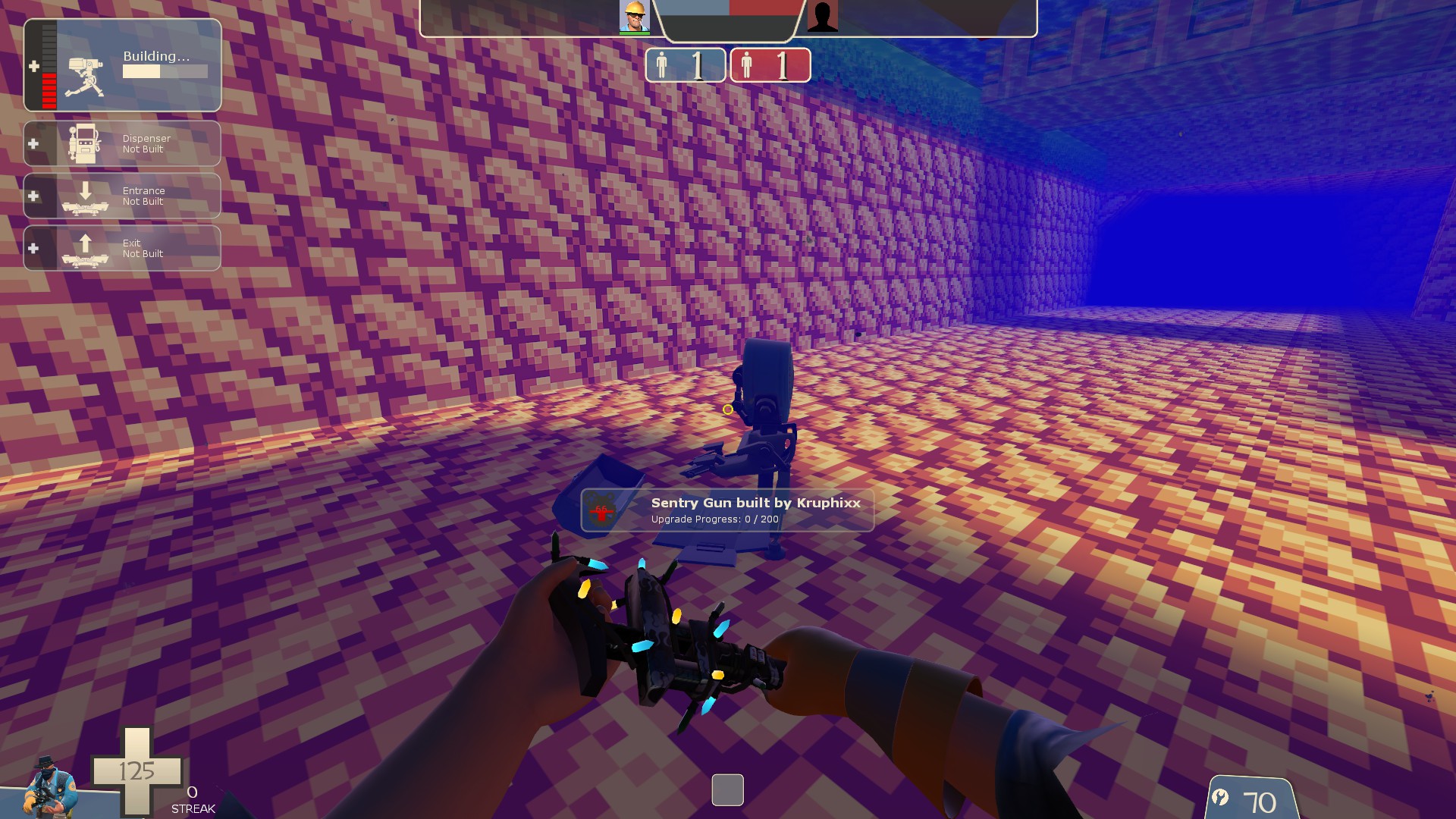
Task: Click the gray square at the bottom center
Action: pos(727,790)
